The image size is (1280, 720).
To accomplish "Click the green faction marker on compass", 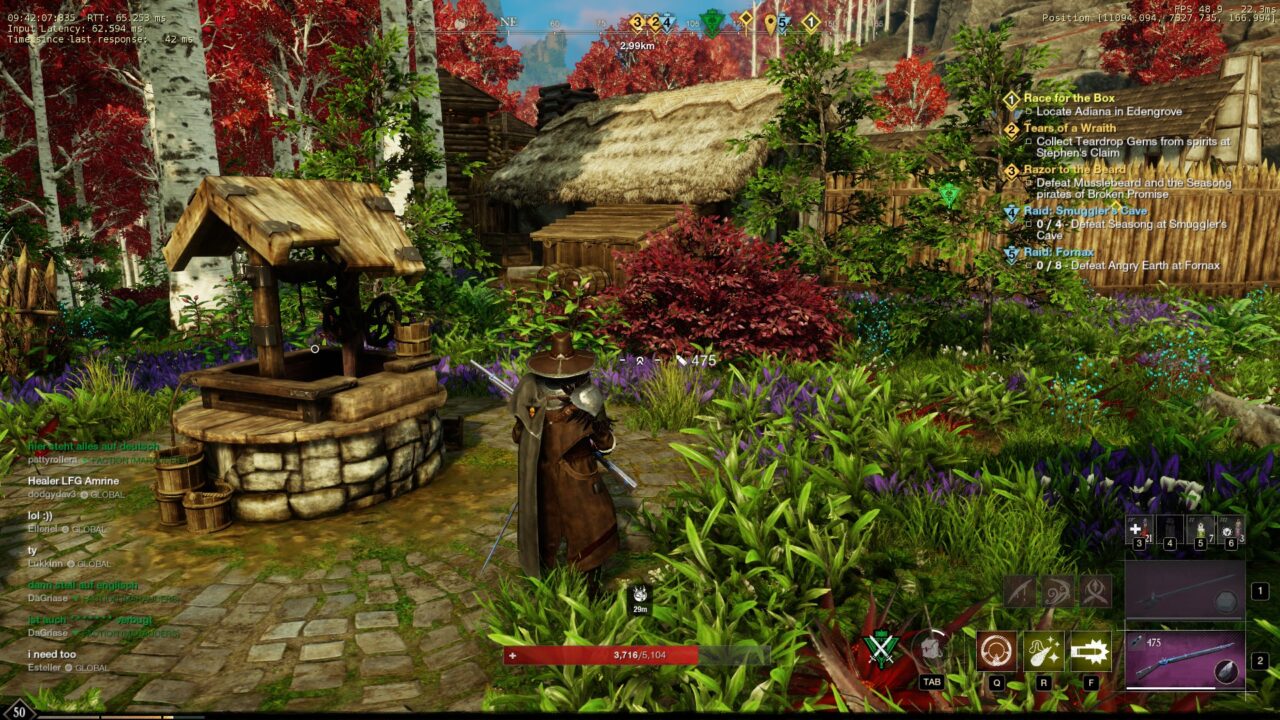I will [x=711, y=21].
